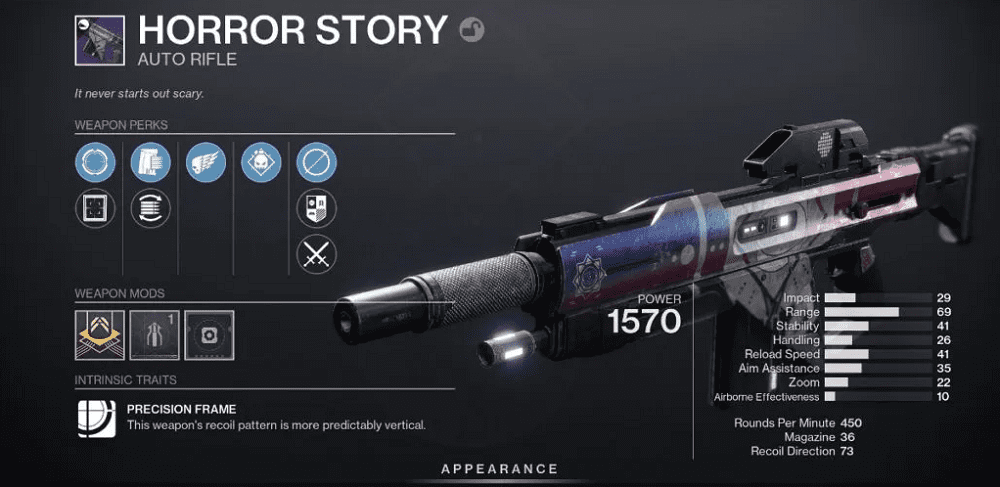Select the circular barrel perk highlighted in blue
This screenshot has width=1000, height=487.
point(94,162)
